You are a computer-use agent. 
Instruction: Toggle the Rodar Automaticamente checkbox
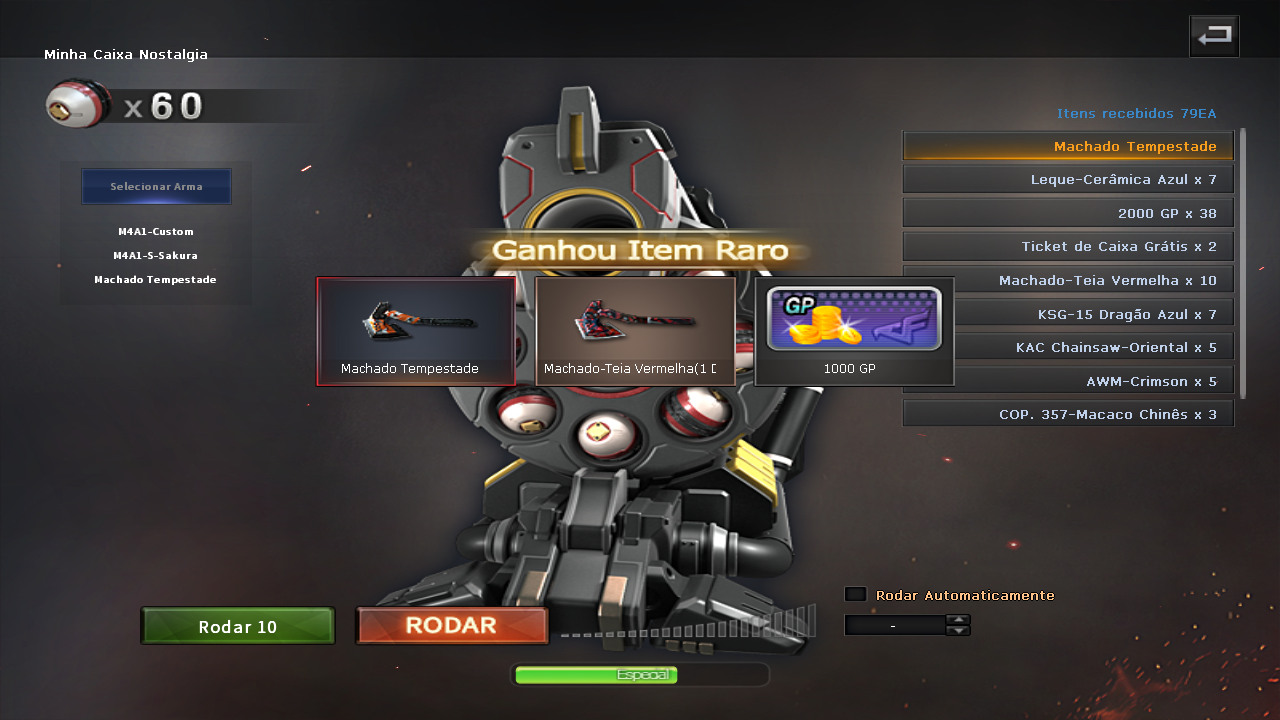coord(855,594)
